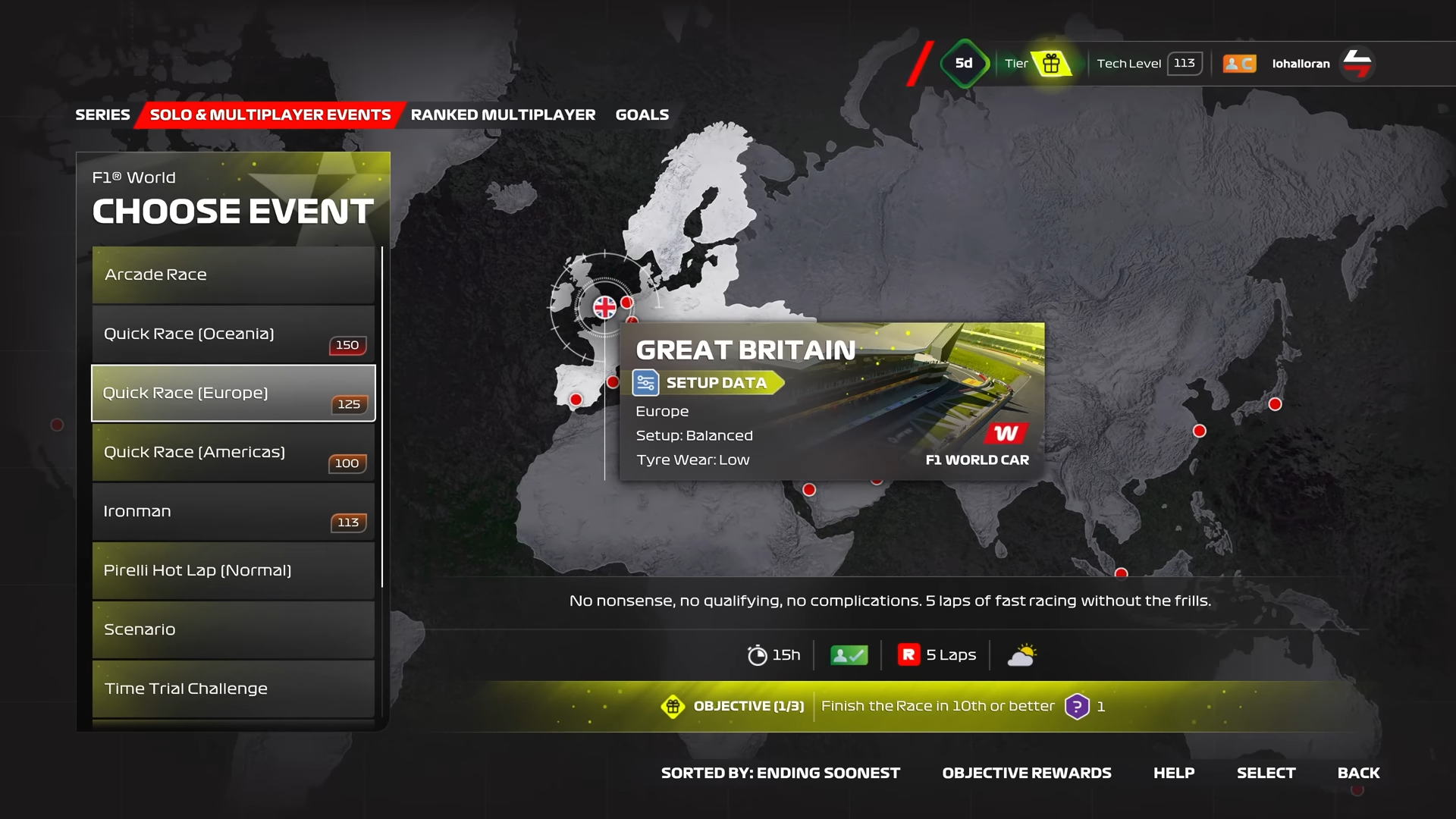The width and height of the screenshot is (1456, 819).
Task: Choose Quick Race (Oceania)
Action: pyautogui.click(x=234, y=334)
